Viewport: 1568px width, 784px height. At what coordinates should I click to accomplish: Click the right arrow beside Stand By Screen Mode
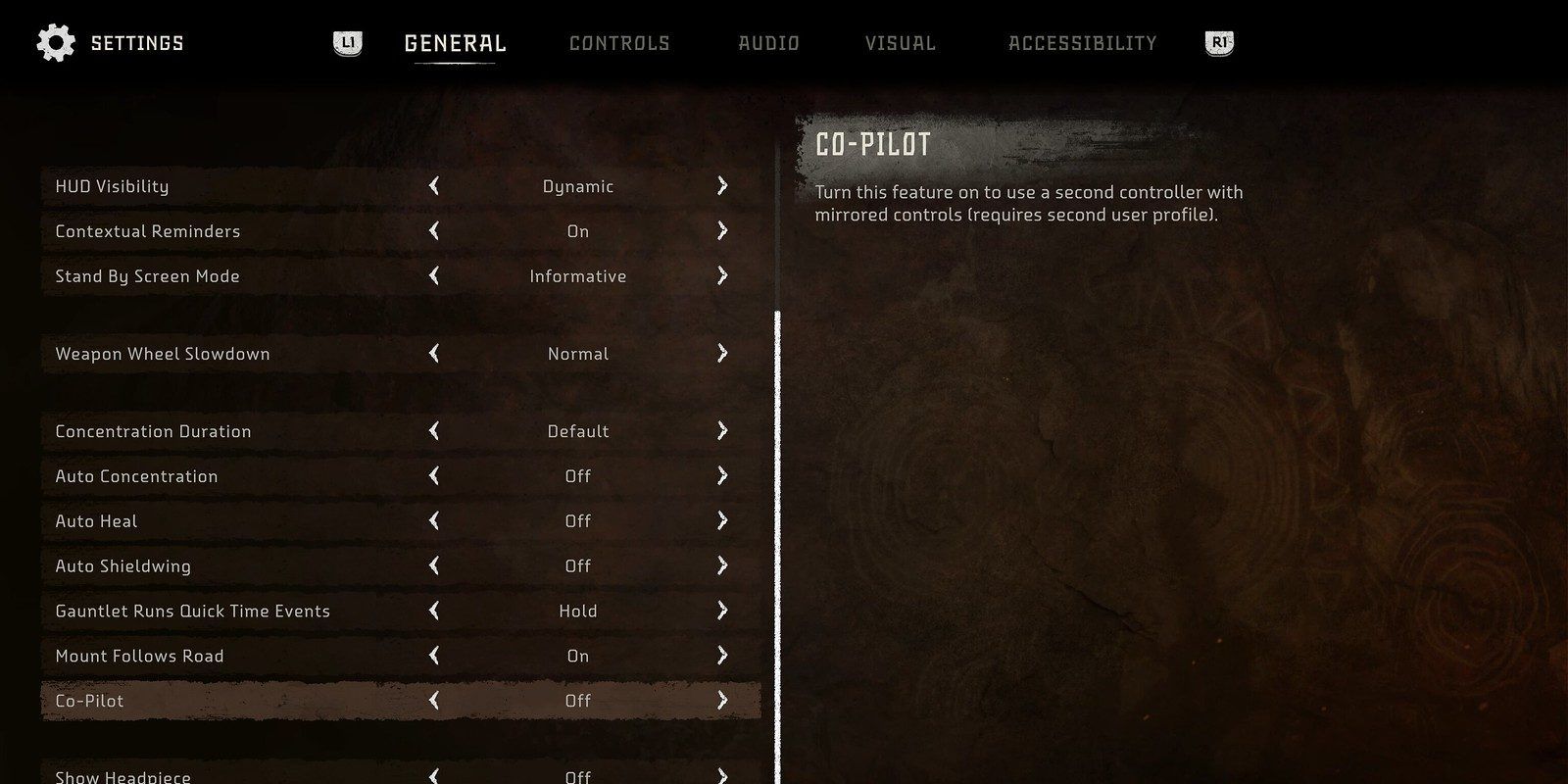click(x=722, y=275)
